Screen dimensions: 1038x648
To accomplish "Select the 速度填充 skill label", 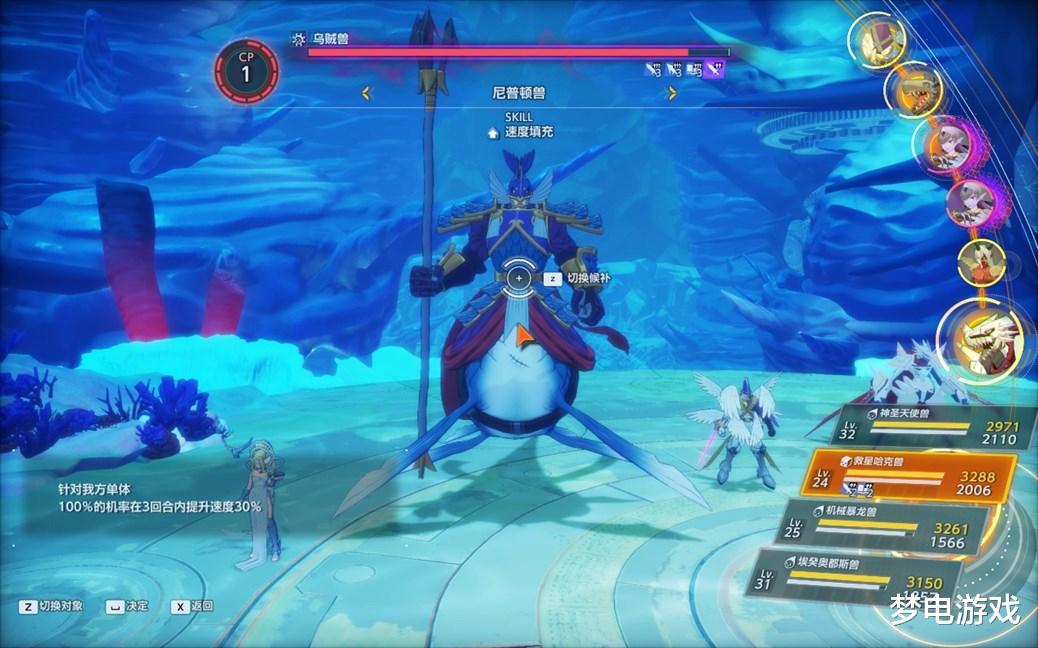I will point(528,131).
